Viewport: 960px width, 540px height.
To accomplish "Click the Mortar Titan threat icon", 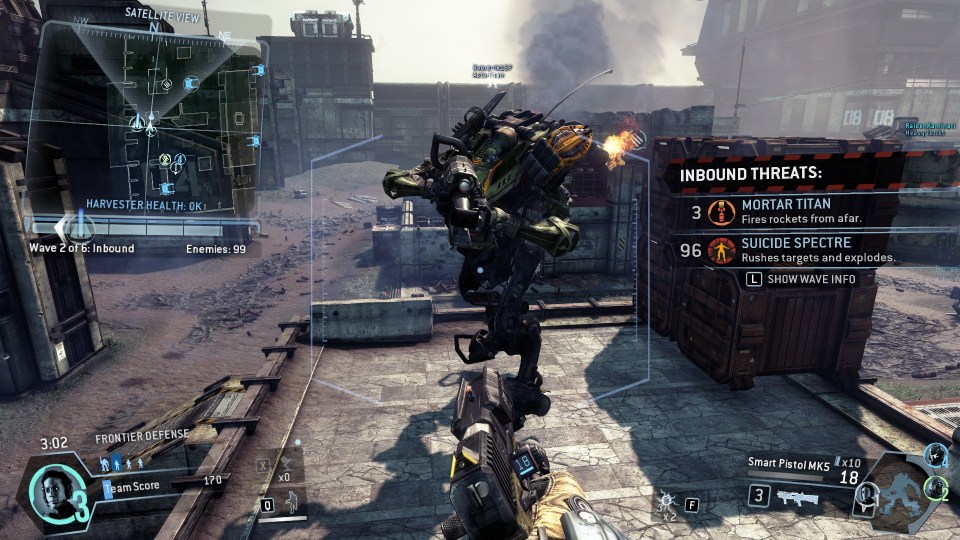I will tap(720, 212).
